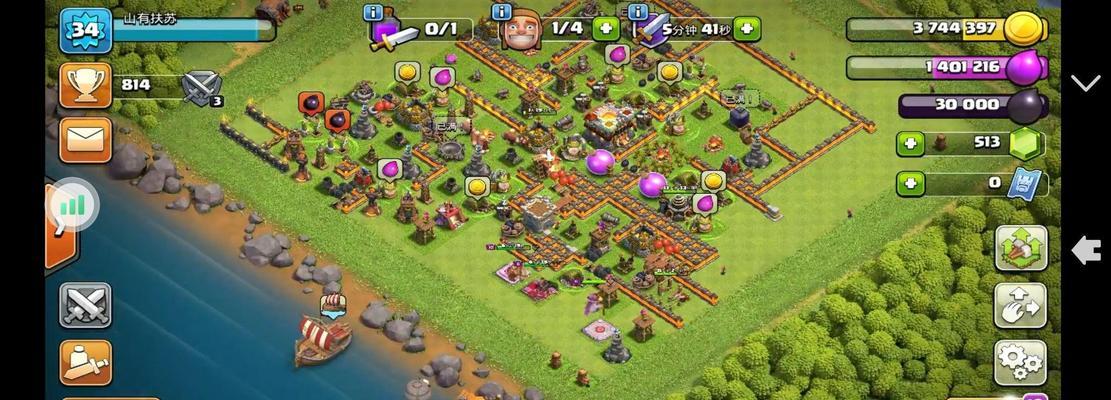Open the settings gears button
The width and height of the screenshot is (1111, 400).
click(x=1020, y=362)
